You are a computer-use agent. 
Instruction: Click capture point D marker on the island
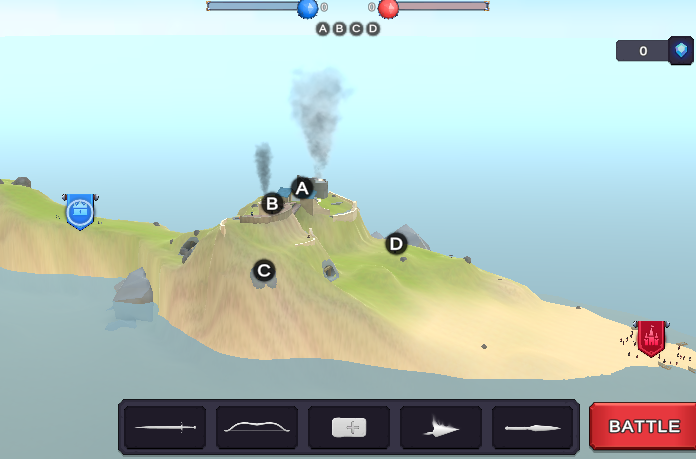click(x=396, y=243)
